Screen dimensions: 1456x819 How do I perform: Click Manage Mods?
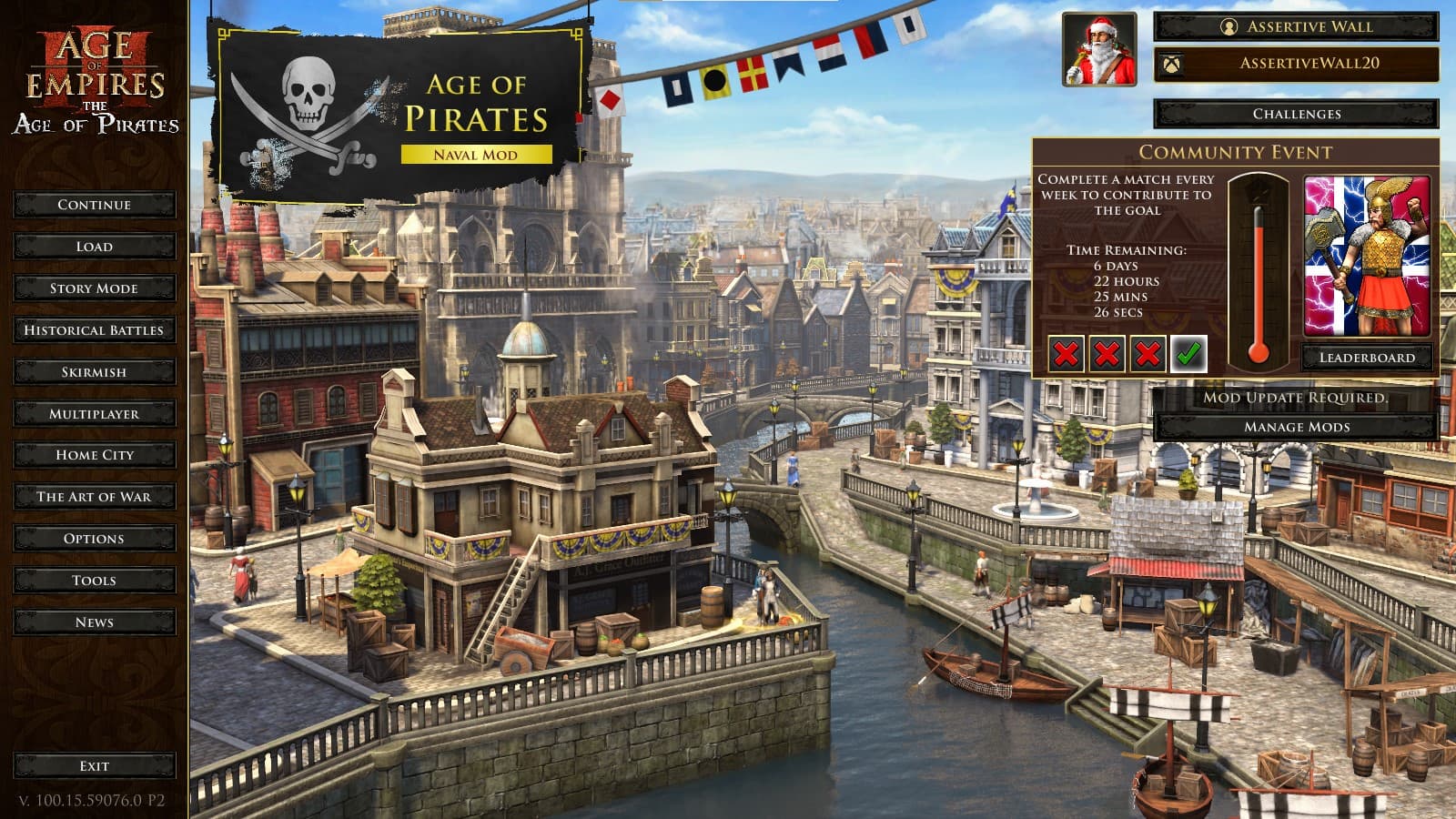point(1299,425)
